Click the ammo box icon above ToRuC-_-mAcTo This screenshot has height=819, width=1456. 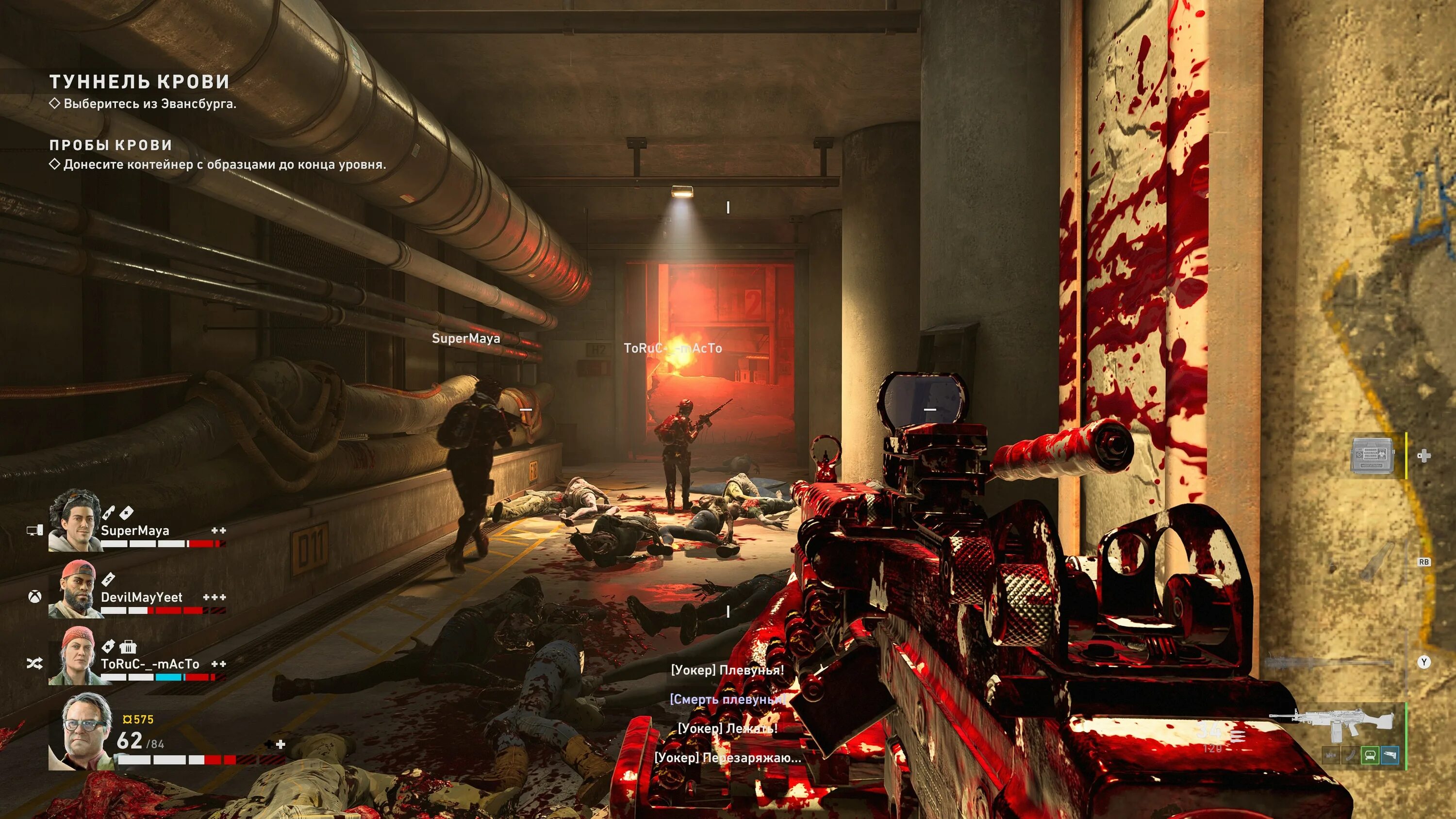pyautogui.click(x=128, y=646)
